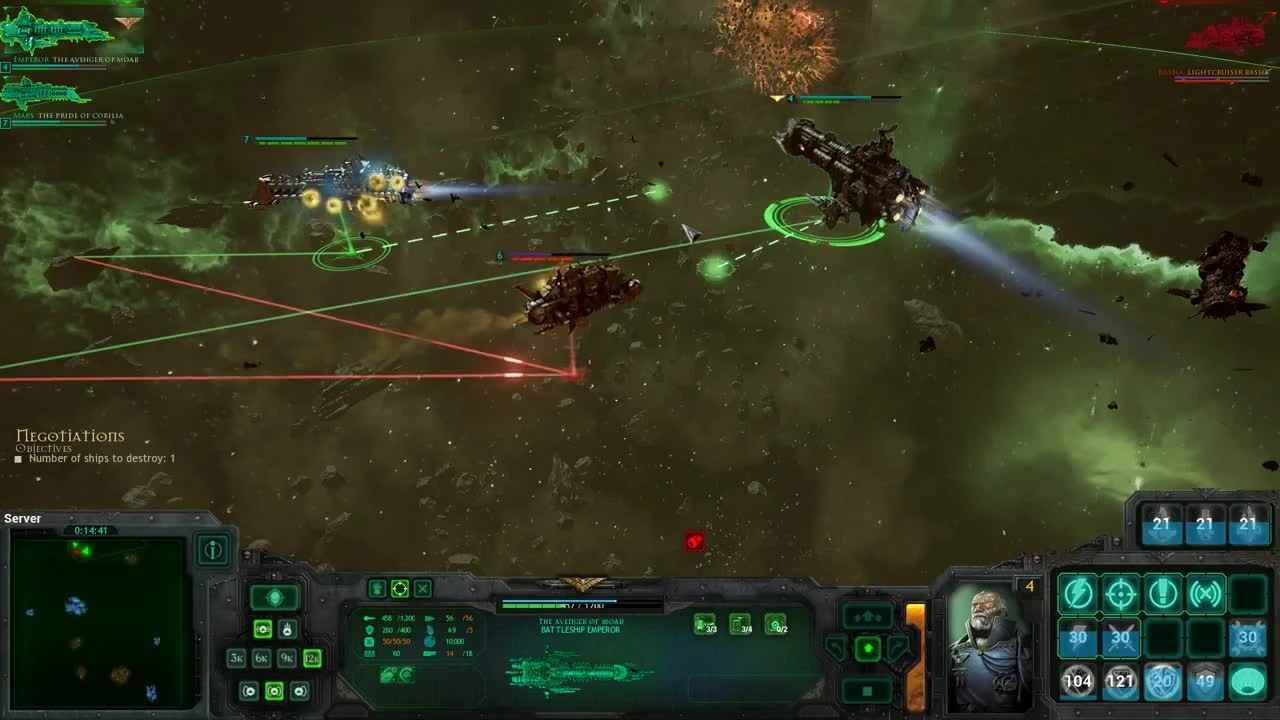The height and width of the screenshot is (720, 1280).
Task: Select the Lock On targeting ability
Action: pos(1121,594)
